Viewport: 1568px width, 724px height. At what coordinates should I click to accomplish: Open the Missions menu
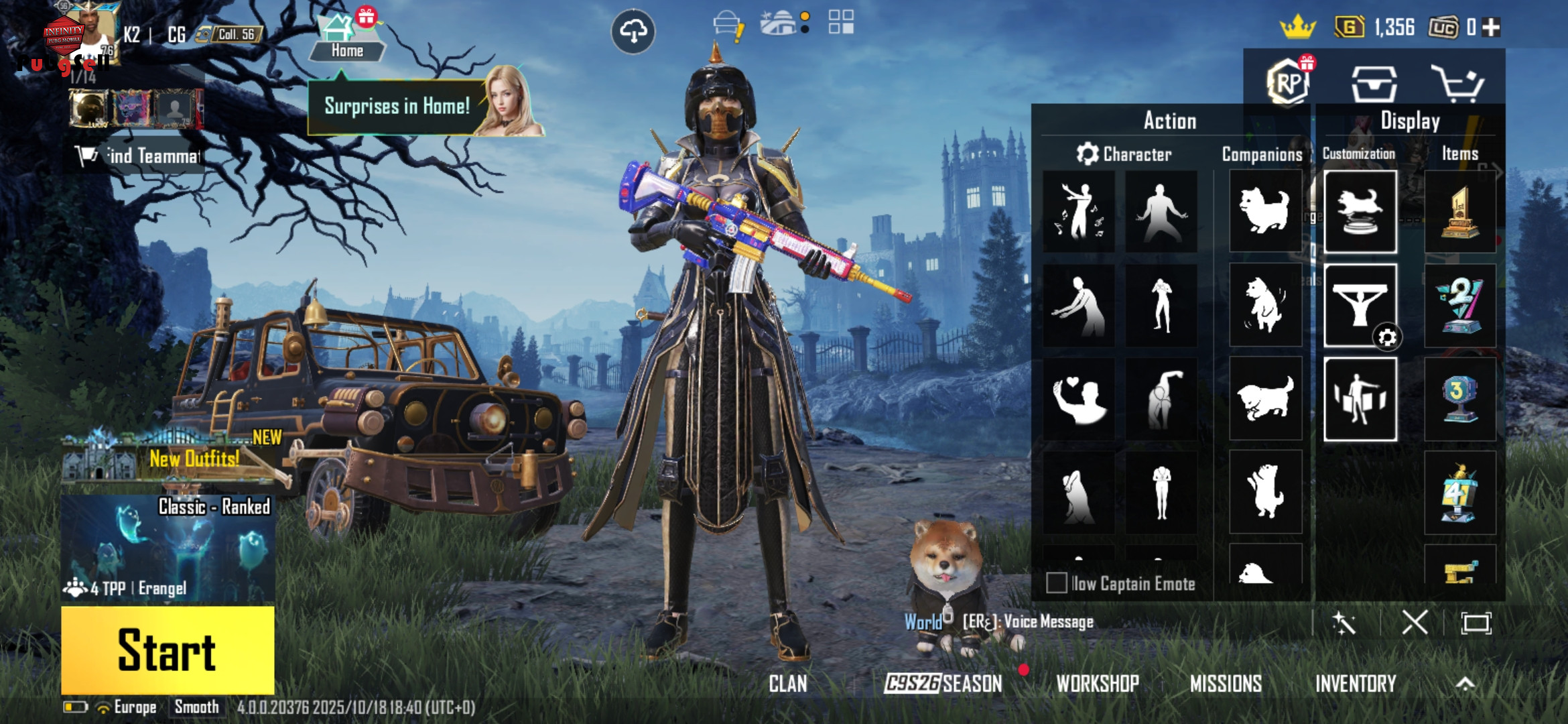[x=1226, y=684]
